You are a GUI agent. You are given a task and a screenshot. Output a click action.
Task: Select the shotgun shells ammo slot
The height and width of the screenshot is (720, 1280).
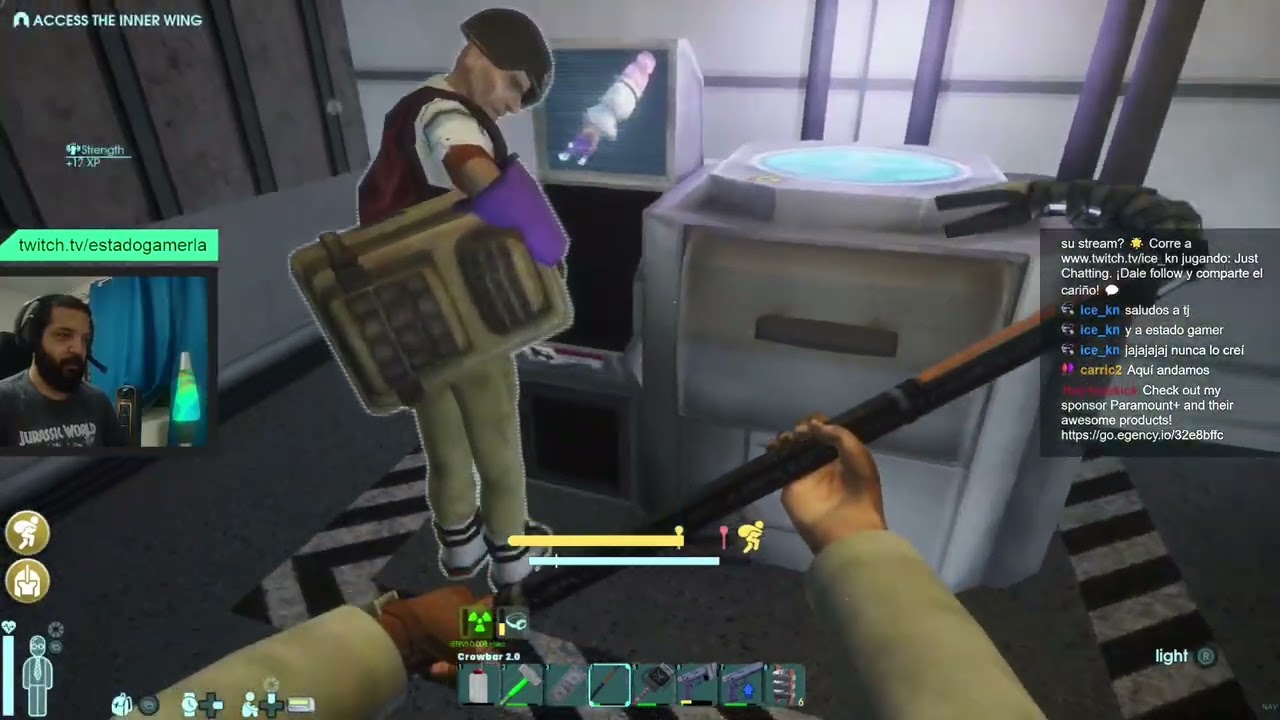[786, 686]
